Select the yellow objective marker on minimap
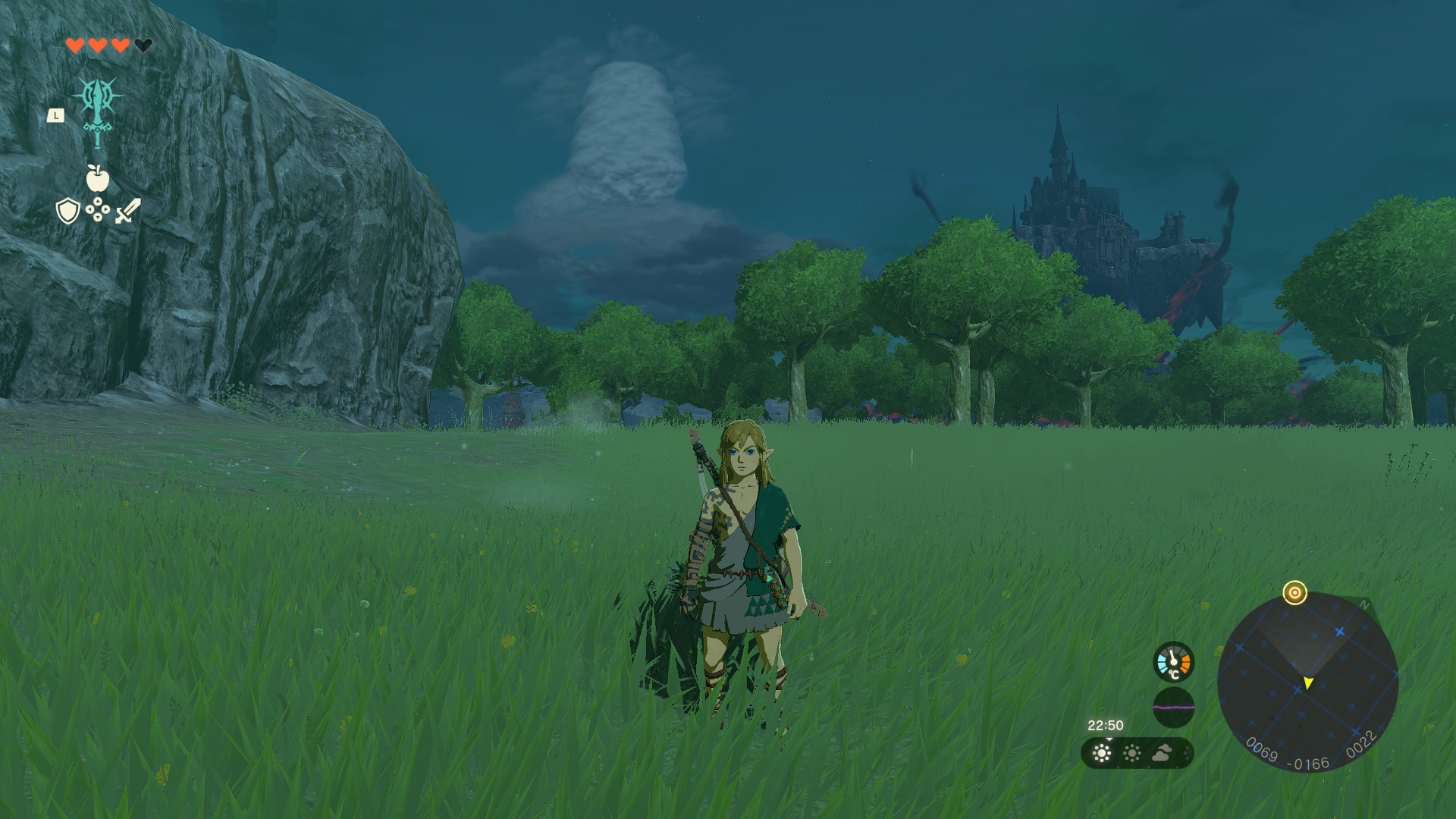1456x819 pixels. click(x=1294, y=592)
